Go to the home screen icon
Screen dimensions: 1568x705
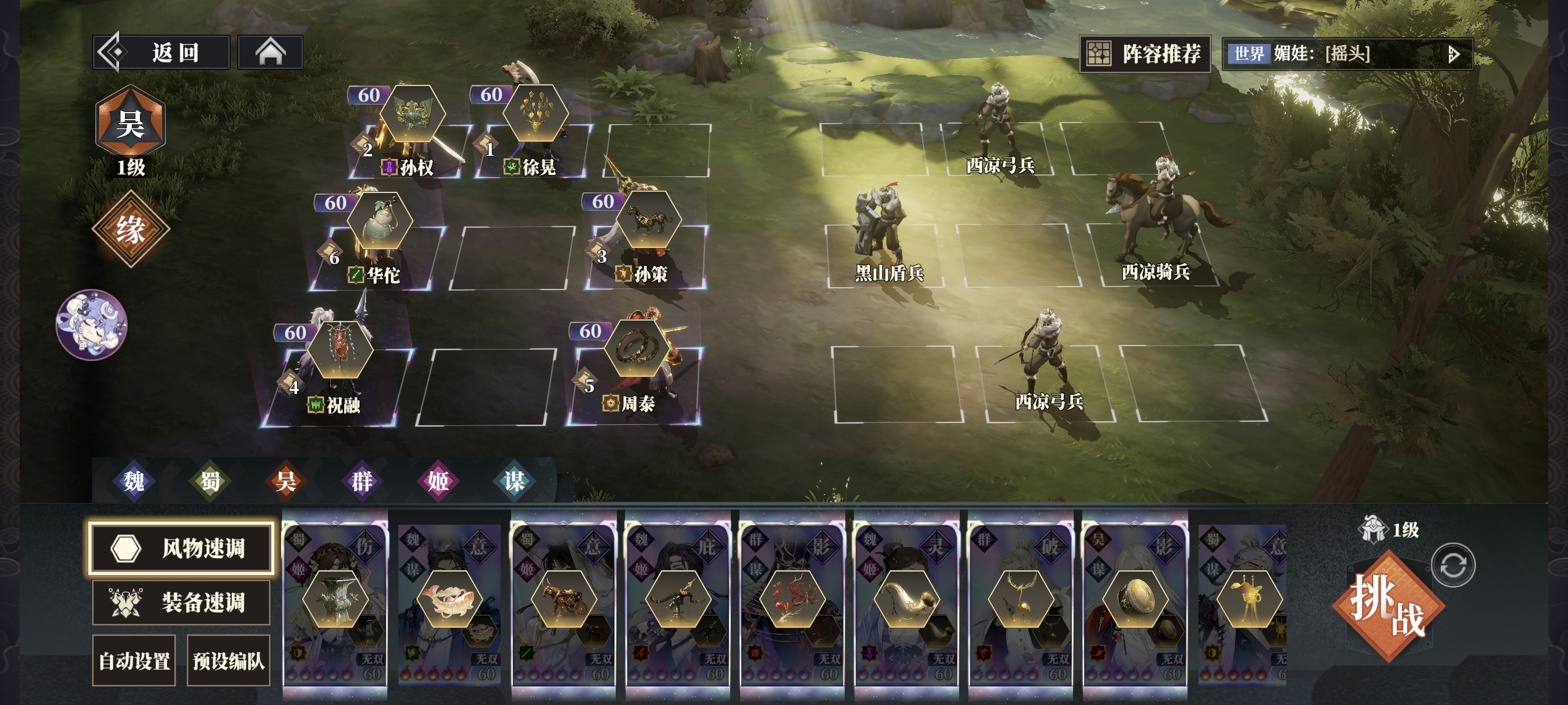(x=270, y=53)
